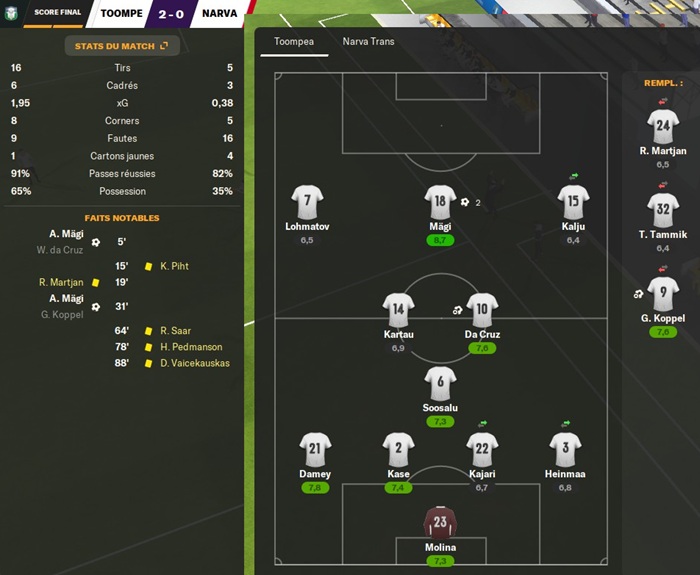Choose defender Damey number 21
700x575 pixels.
pos(315,450)
